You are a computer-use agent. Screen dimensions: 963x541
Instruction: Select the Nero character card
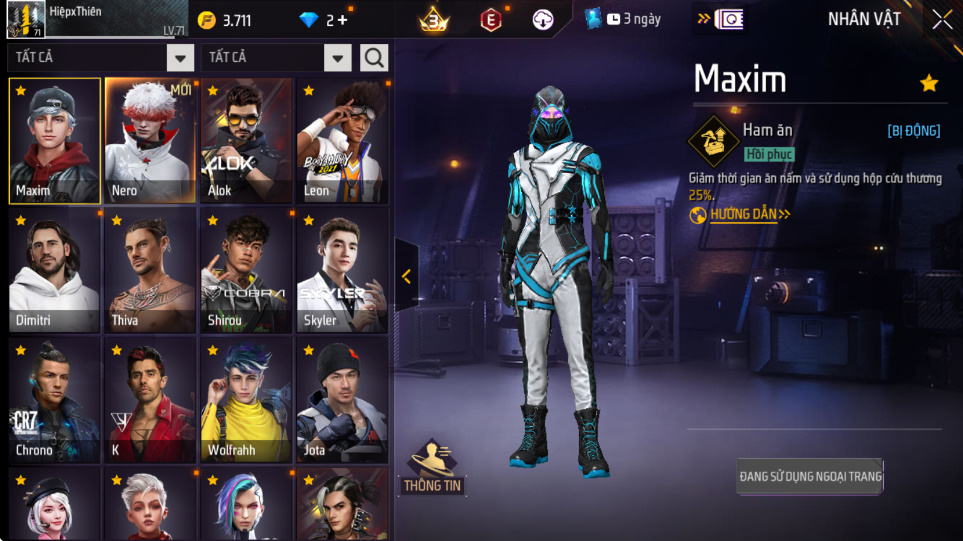point(150,140)
